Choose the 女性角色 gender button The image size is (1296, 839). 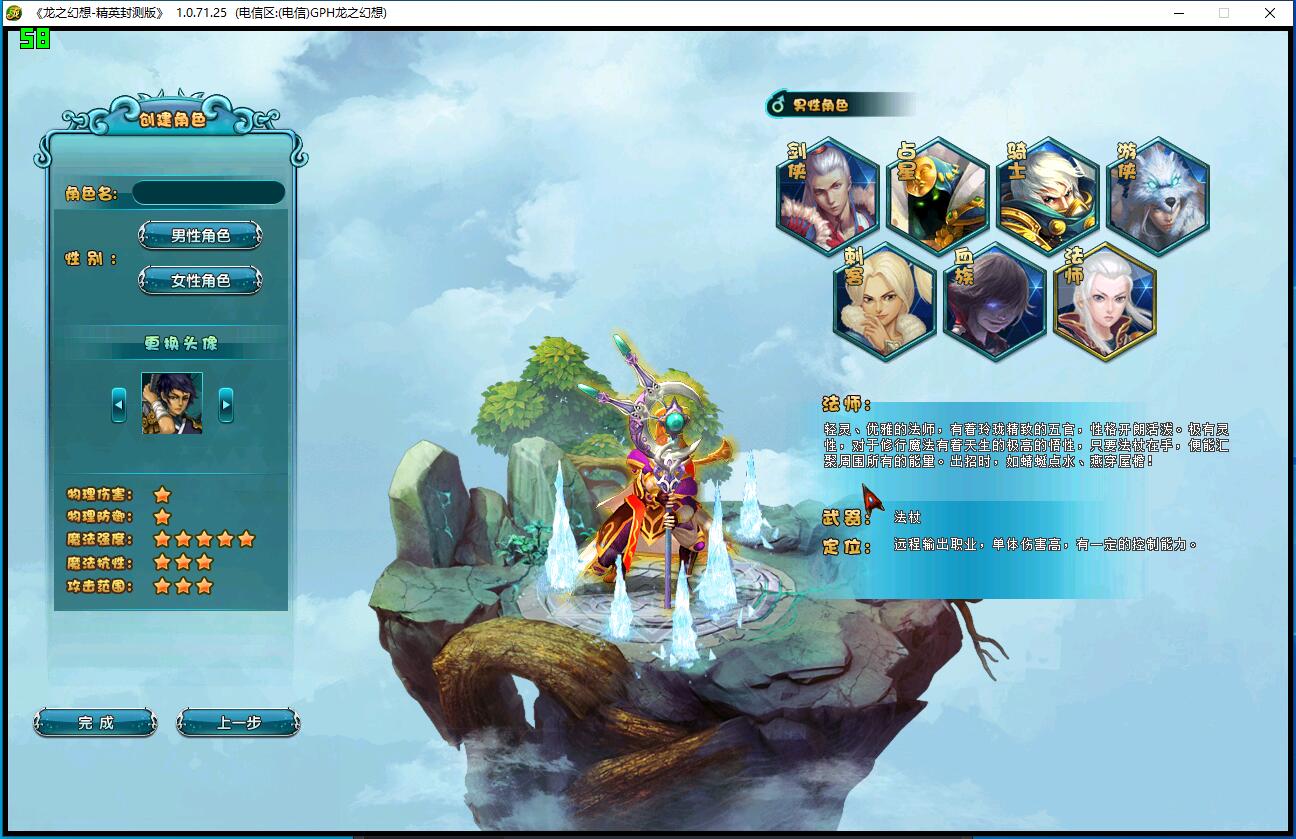200,281
